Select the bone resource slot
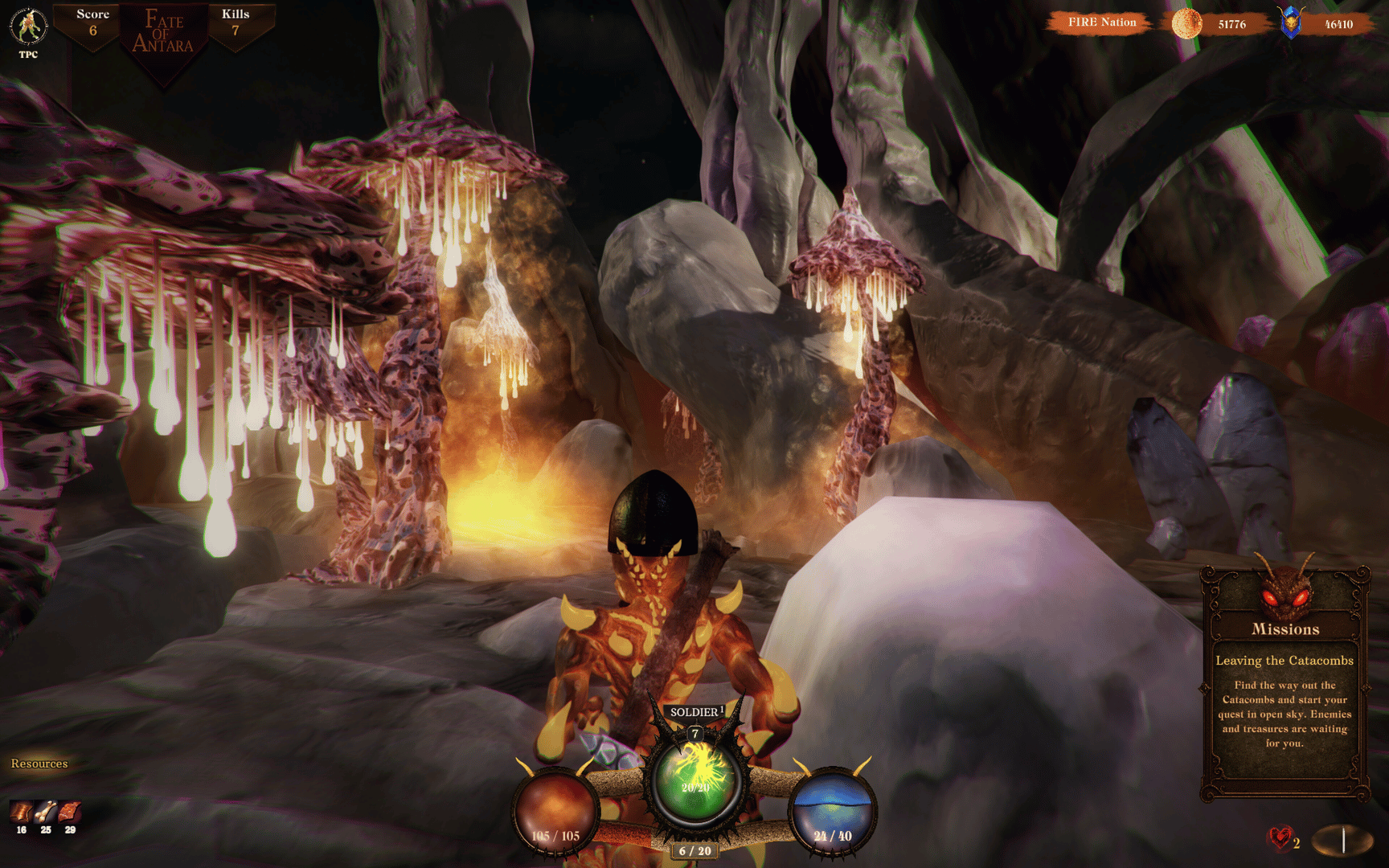 pos(46,812)
